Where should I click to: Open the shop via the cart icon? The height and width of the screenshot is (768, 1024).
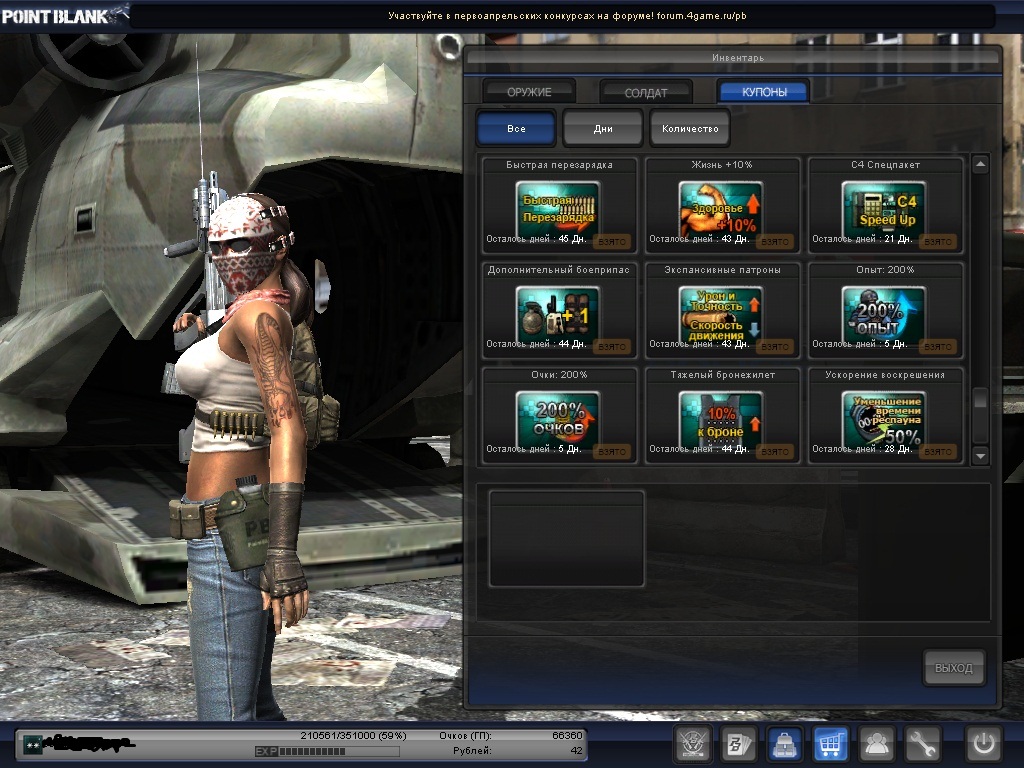point(830,744)
